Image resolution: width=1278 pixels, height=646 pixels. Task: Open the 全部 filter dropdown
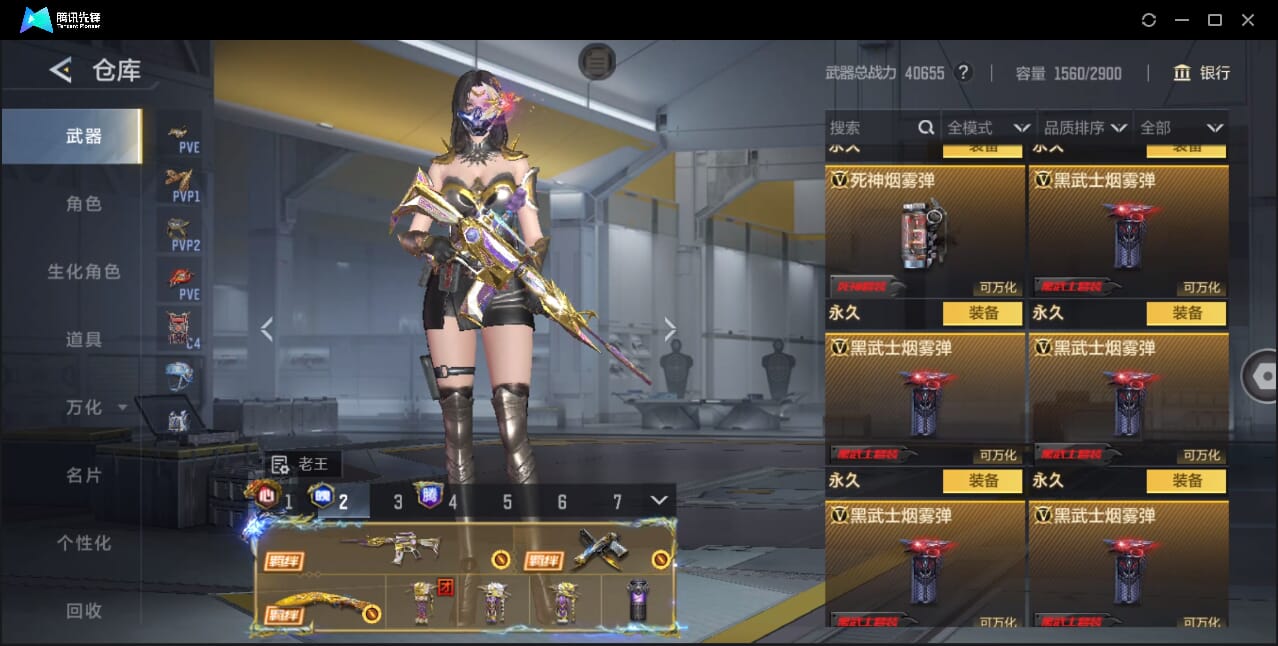1182,128
